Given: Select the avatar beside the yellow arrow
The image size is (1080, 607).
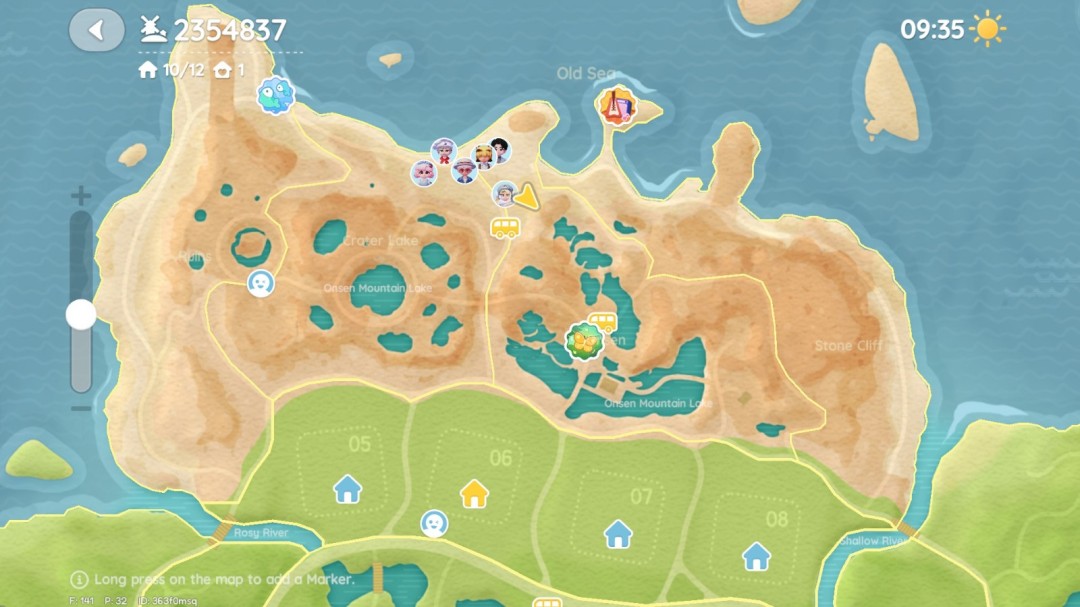Looking at the screenshot, I should [505, 194].
